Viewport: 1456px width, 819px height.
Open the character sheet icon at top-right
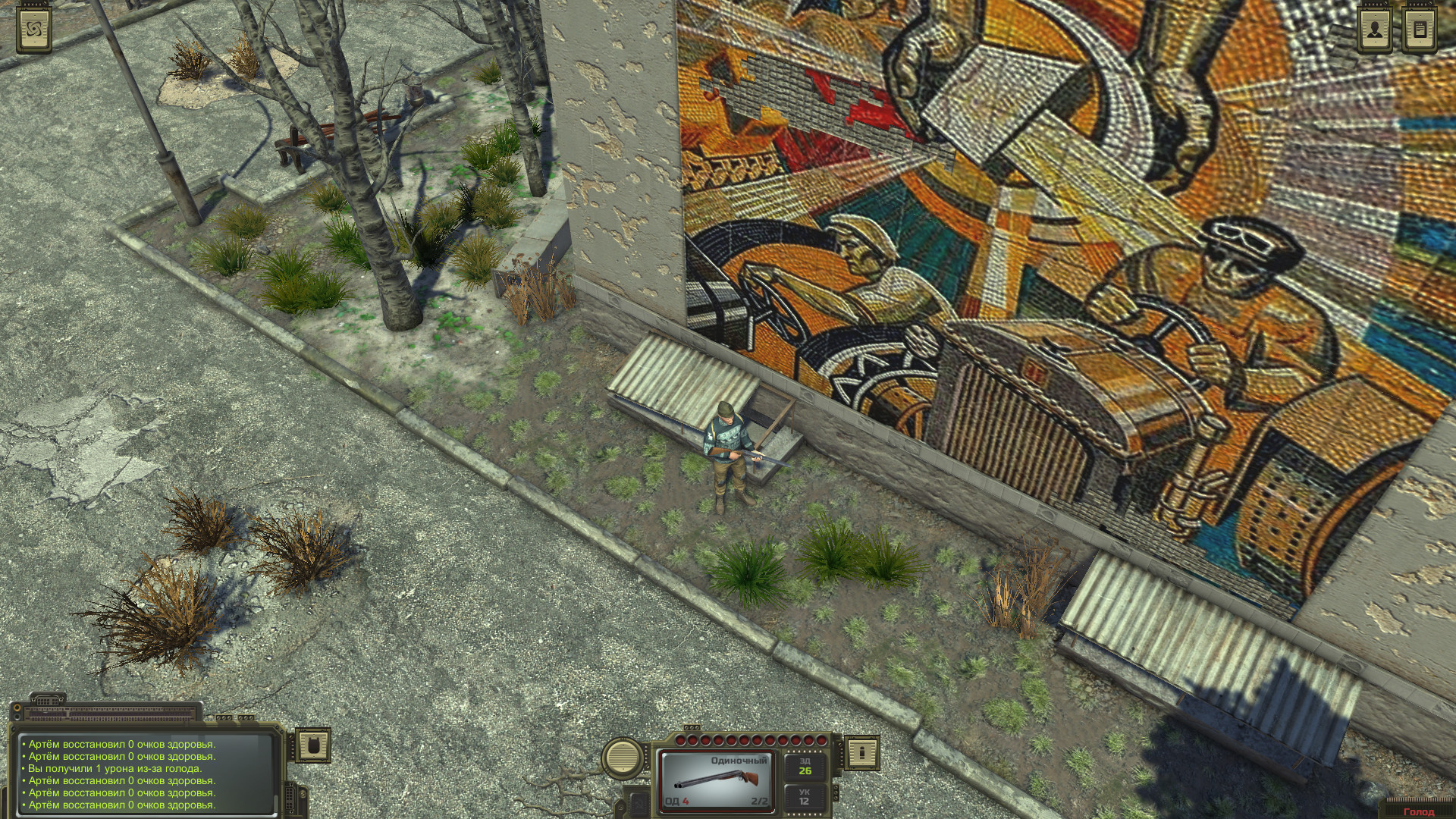pyautogui.click(x=1374, y=28)
